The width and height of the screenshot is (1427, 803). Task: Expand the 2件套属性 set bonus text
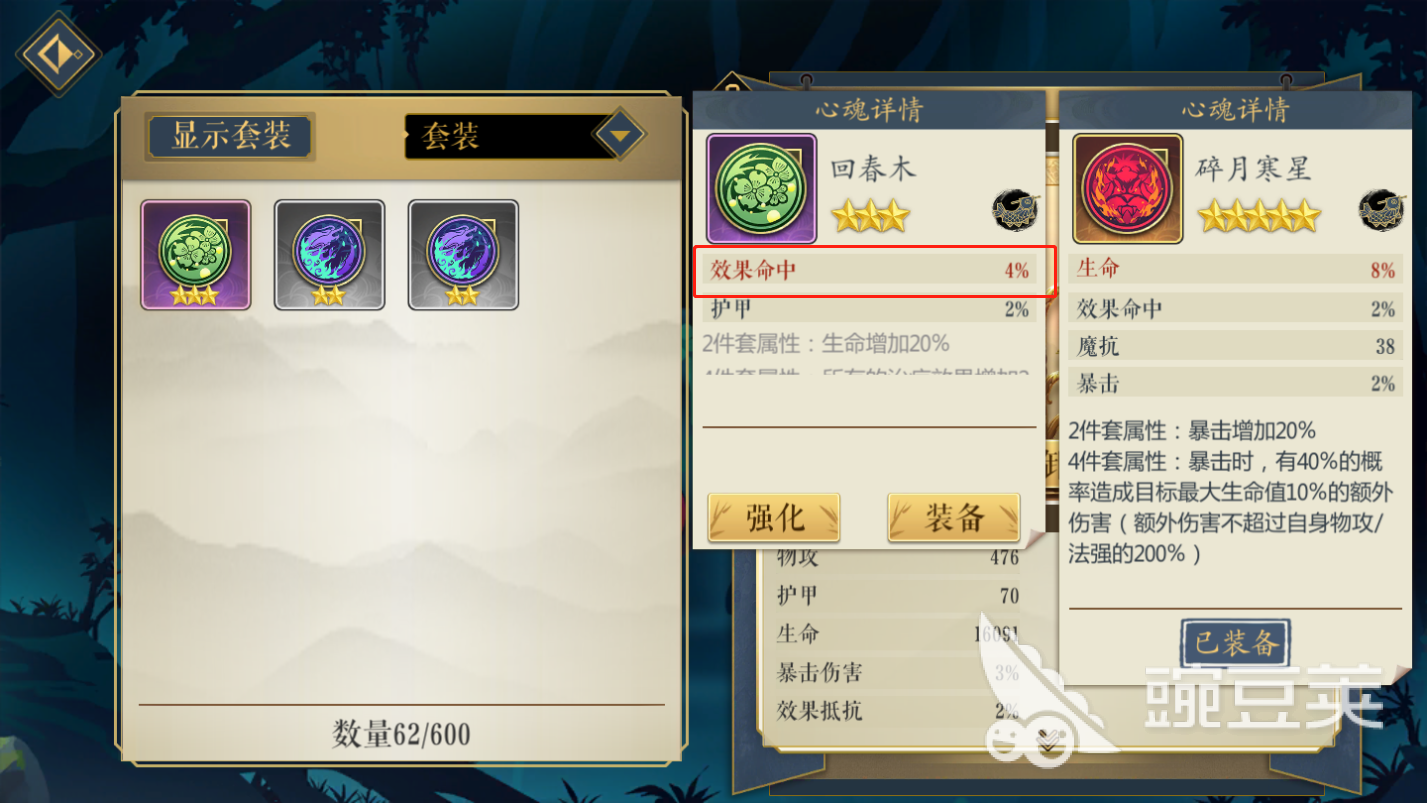coord(869,344)
